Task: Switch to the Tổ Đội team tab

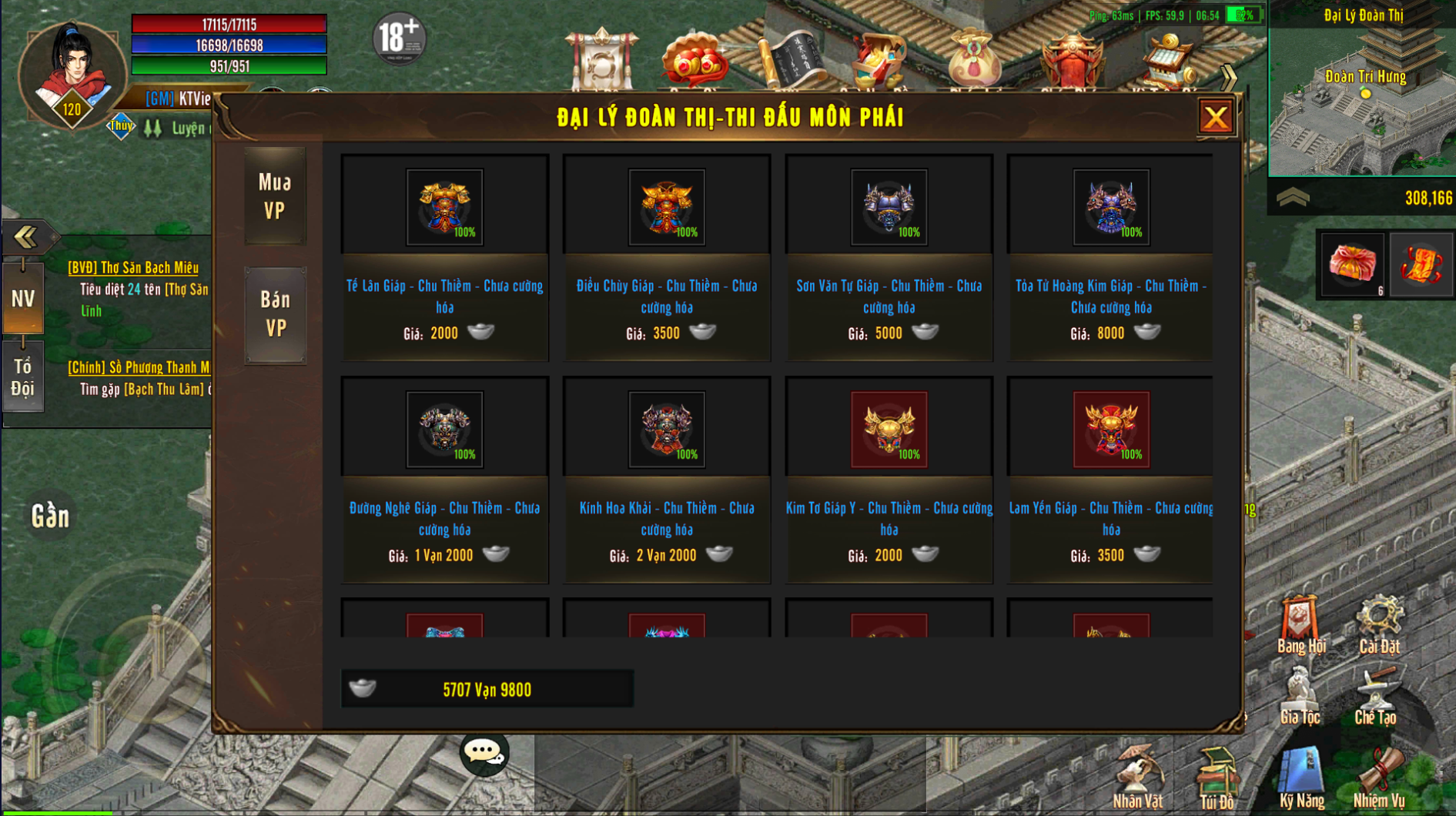Action: [23, 377]
